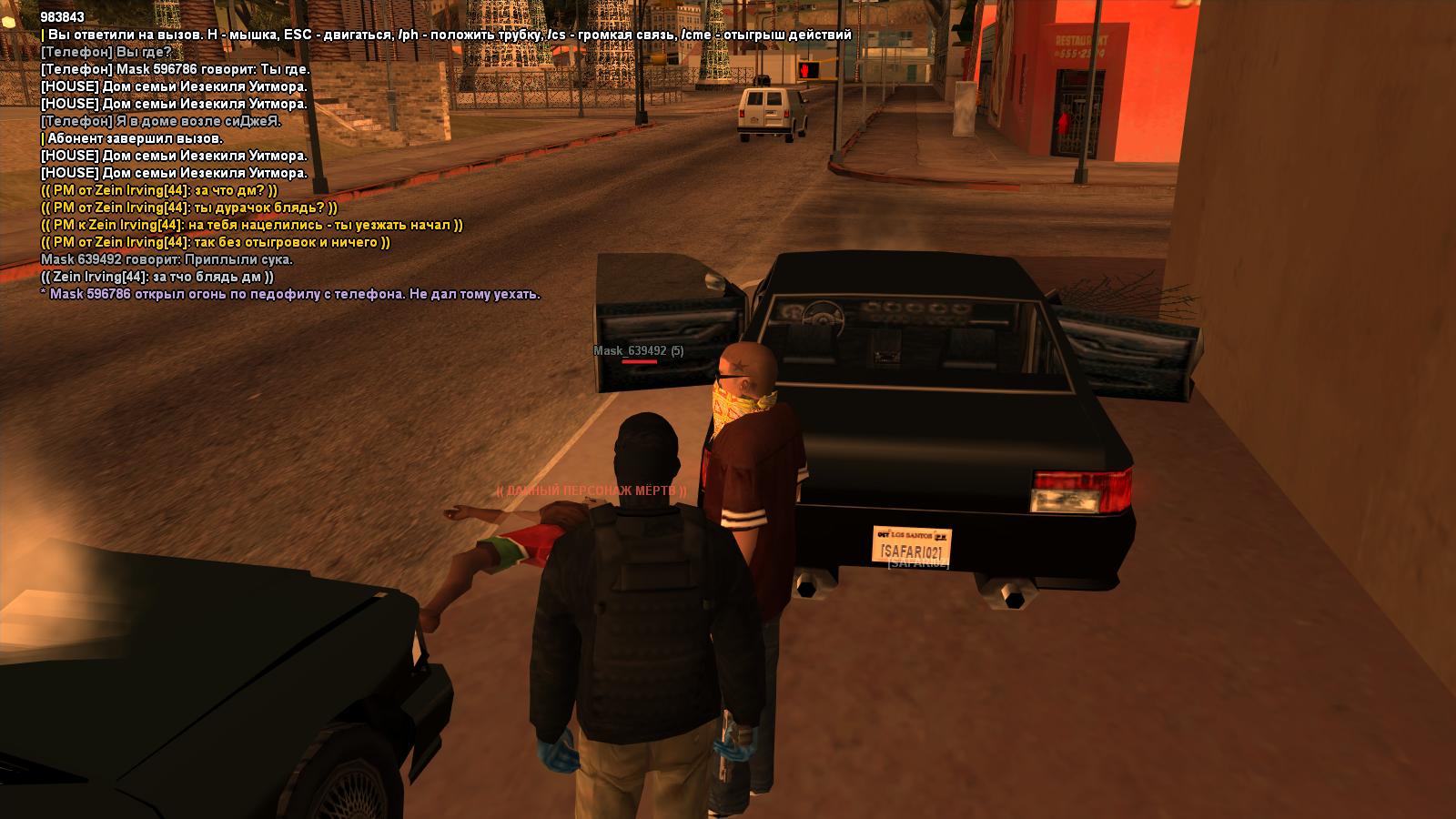Select the Mask_639492 player nametag

click(638, 350)
